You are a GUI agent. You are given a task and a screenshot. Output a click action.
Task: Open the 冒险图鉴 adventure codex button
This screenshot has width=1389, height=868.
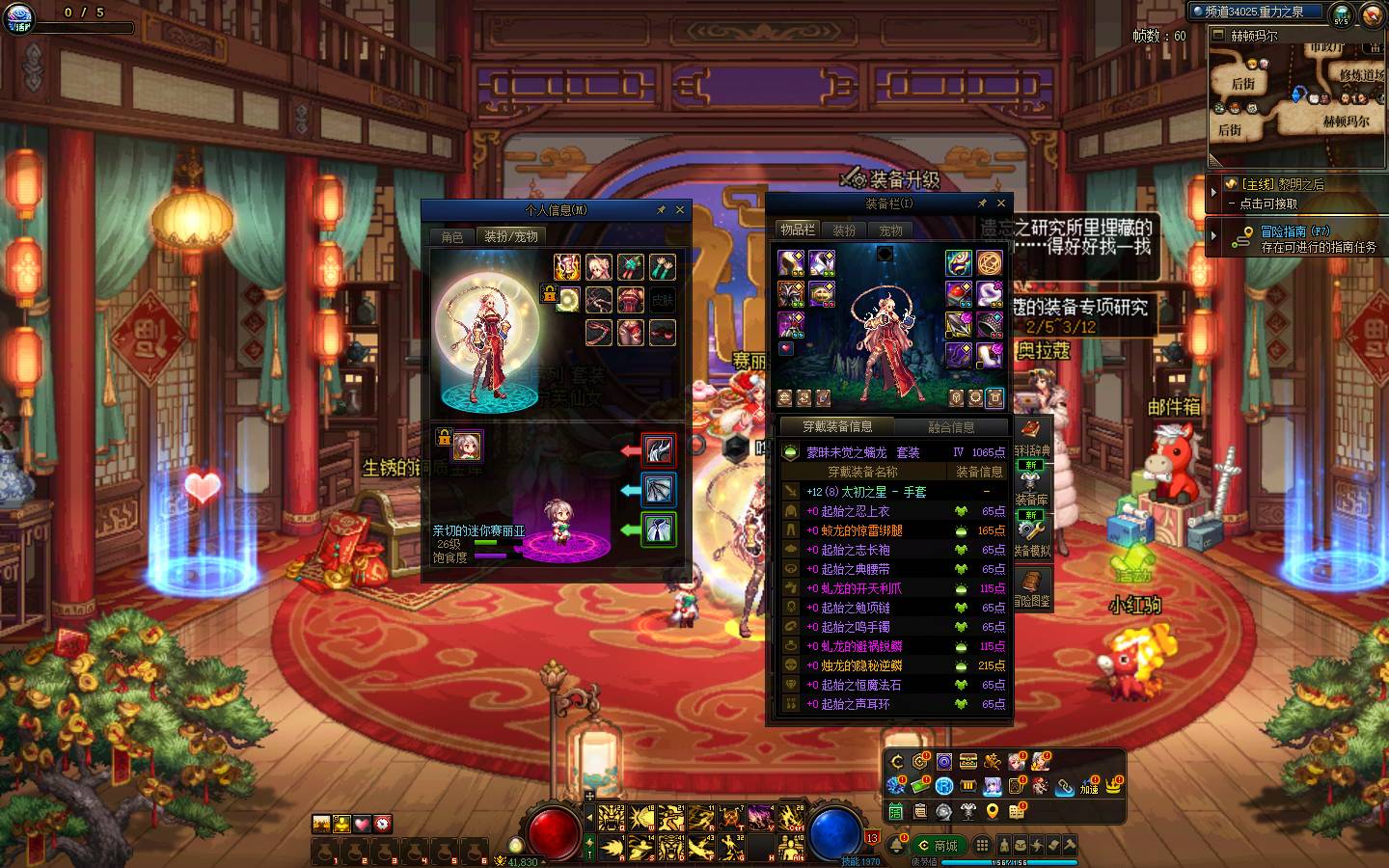[1031, 586]
